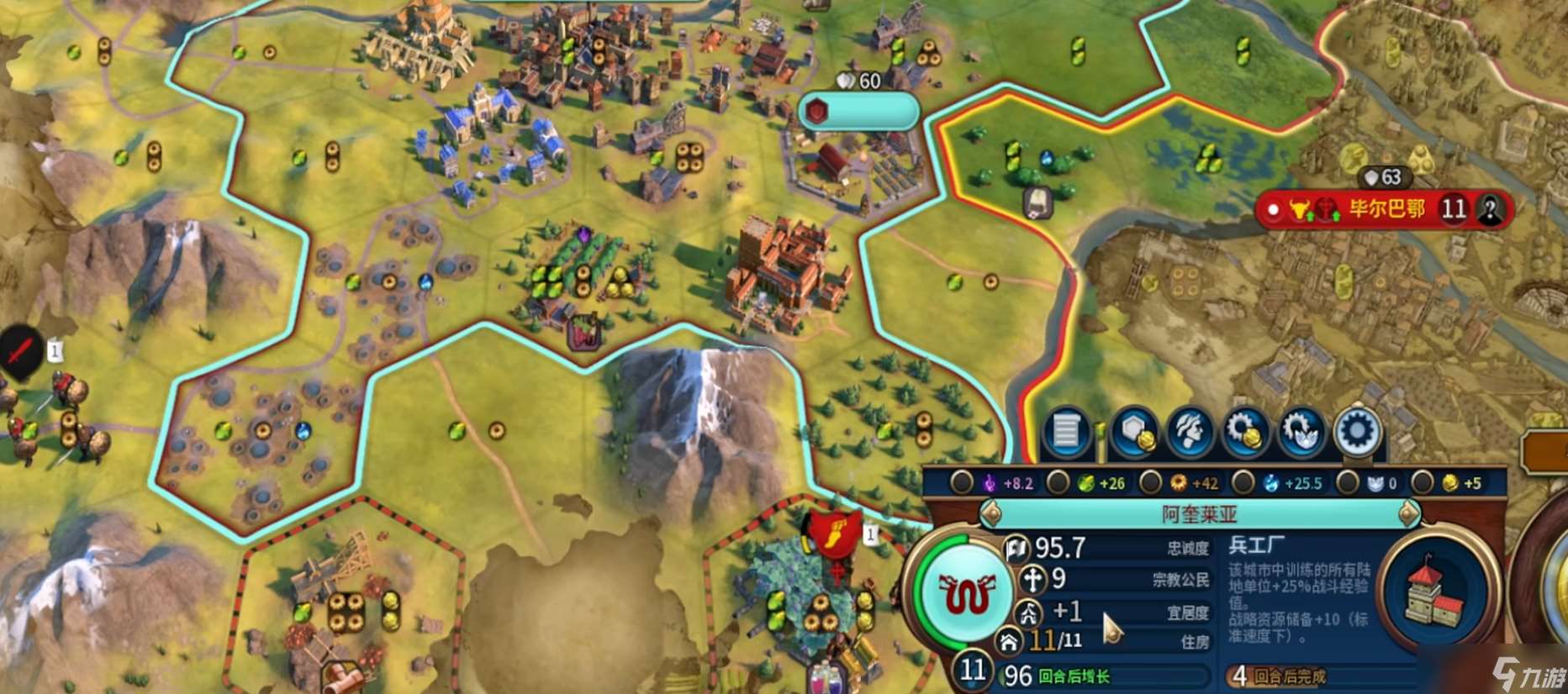This screenshot has width=1568, height=694.
Task: Select the purchase tile with gold button
Action: click(x=1133, y=432)
